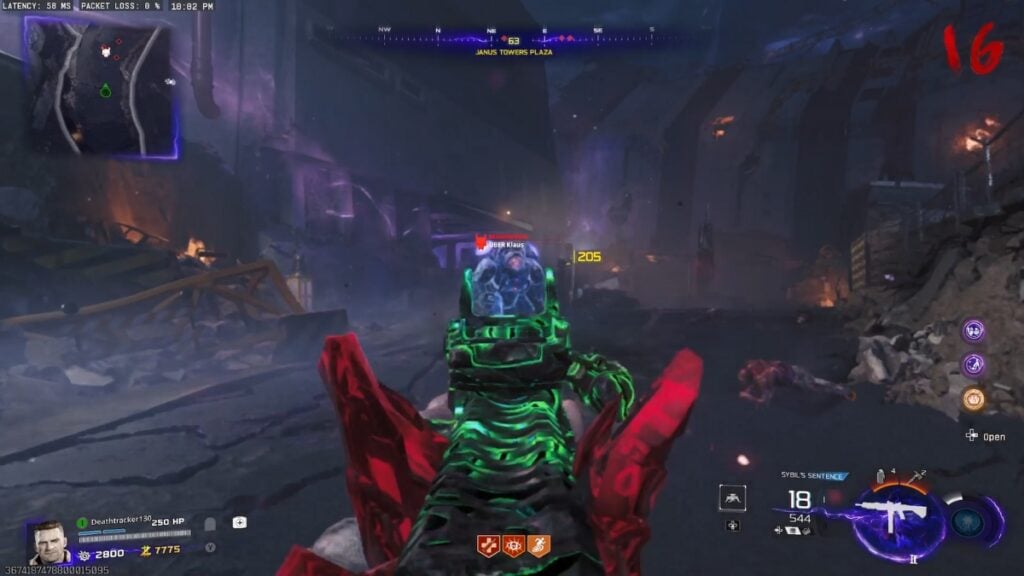This screenshot has width=1024, height=576.
Task: Click the boxed creature equipment icon
Action: click(732, 498)
